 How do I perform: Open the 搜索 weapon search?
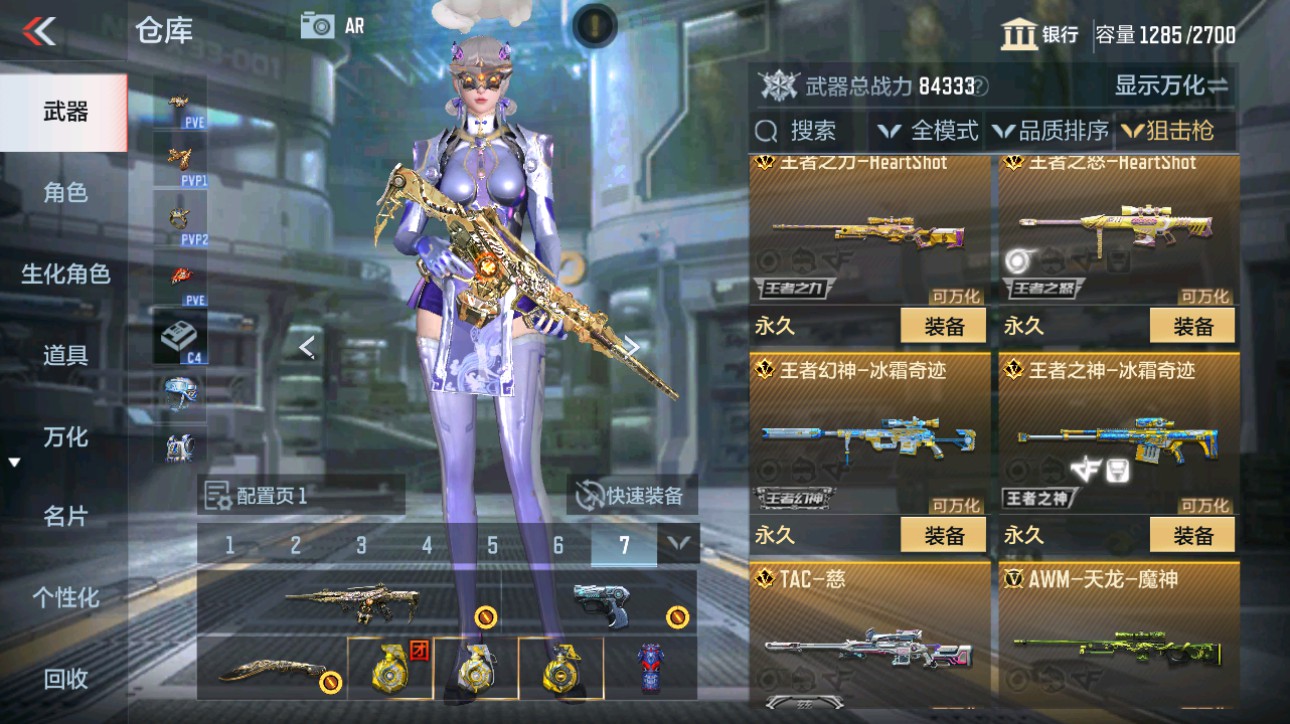point(814,130)
